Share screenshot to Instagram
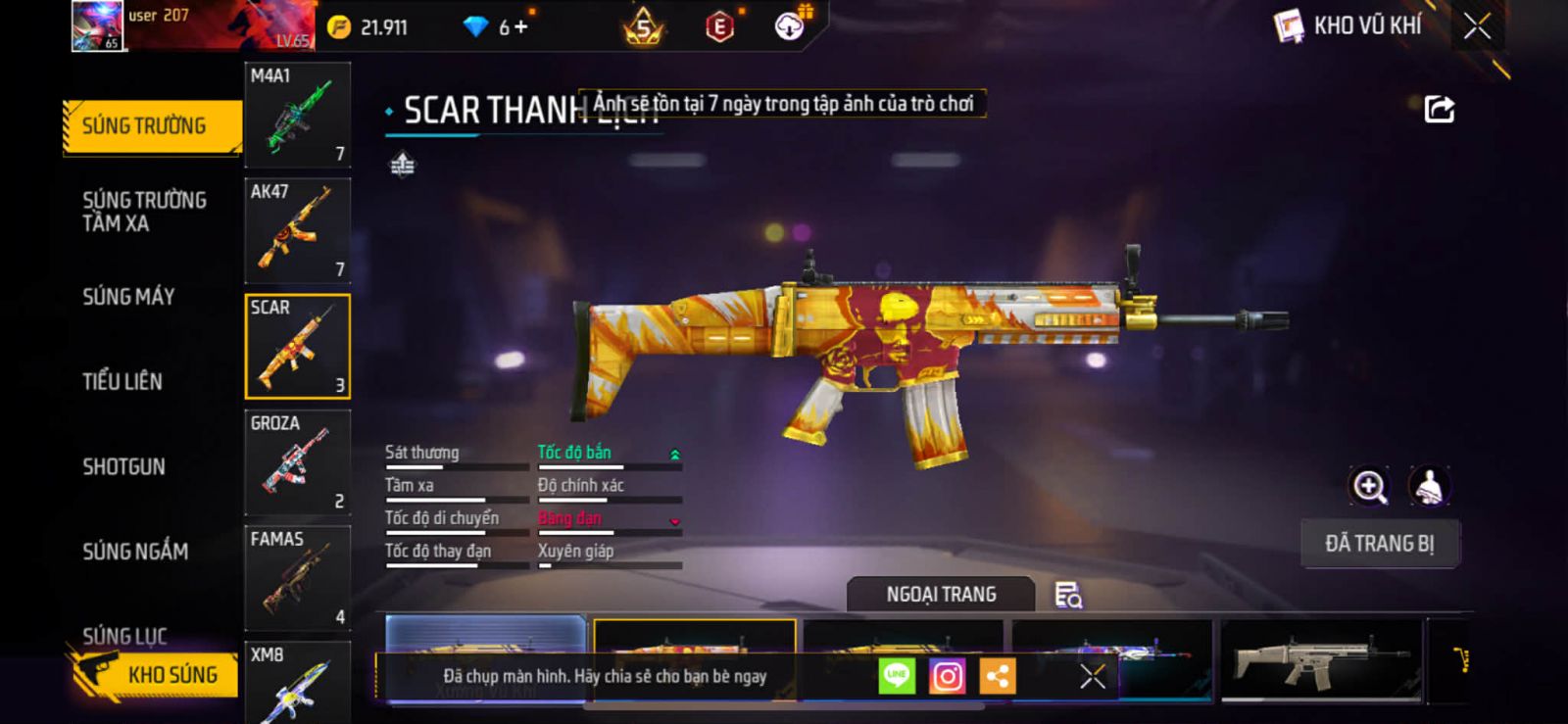The height and width of the screenshot is (724, 1568). [x=947, y=676]
